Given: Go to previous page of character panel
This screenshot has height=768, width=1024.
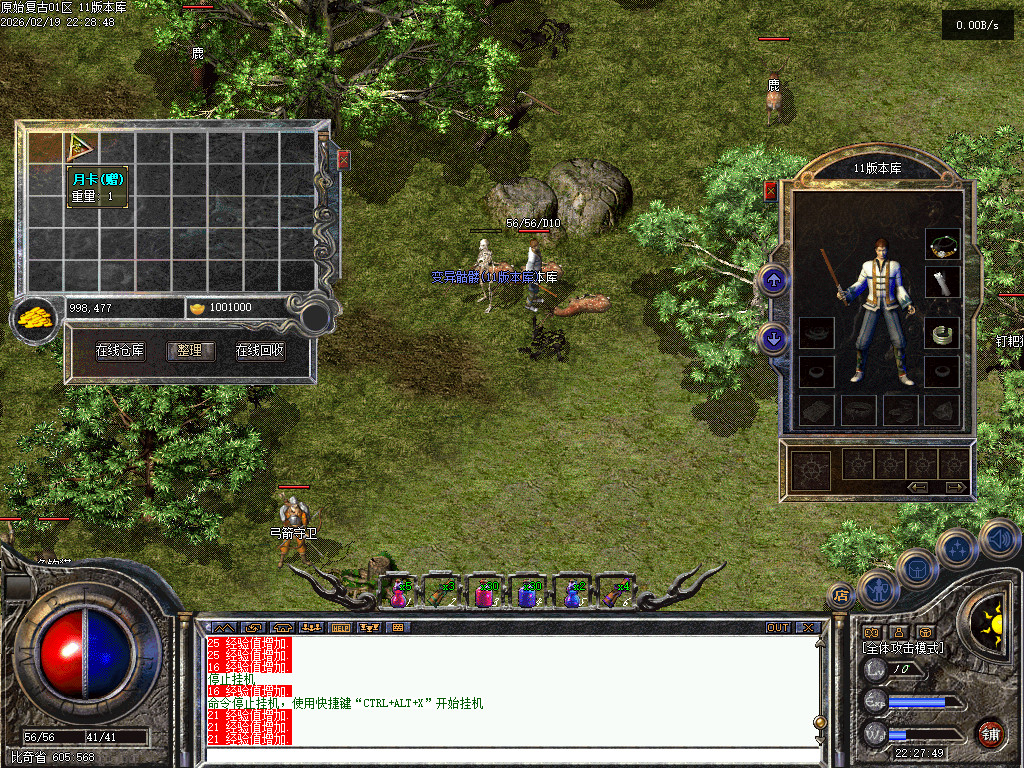Looking at the screenshot, I should click(x=918, y=487).
